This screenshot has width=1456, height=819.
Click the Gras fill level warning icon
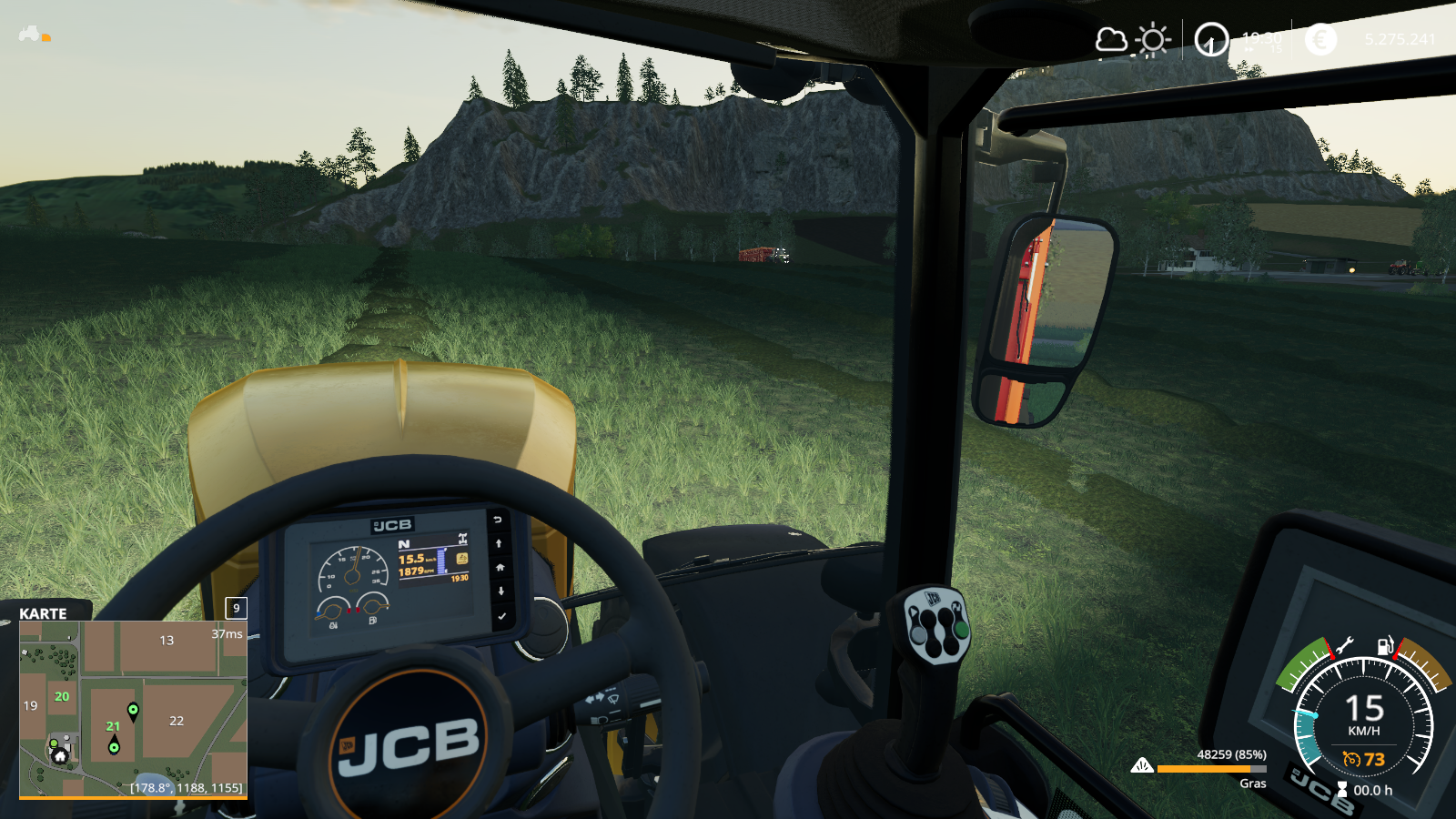coord(1141,766)
